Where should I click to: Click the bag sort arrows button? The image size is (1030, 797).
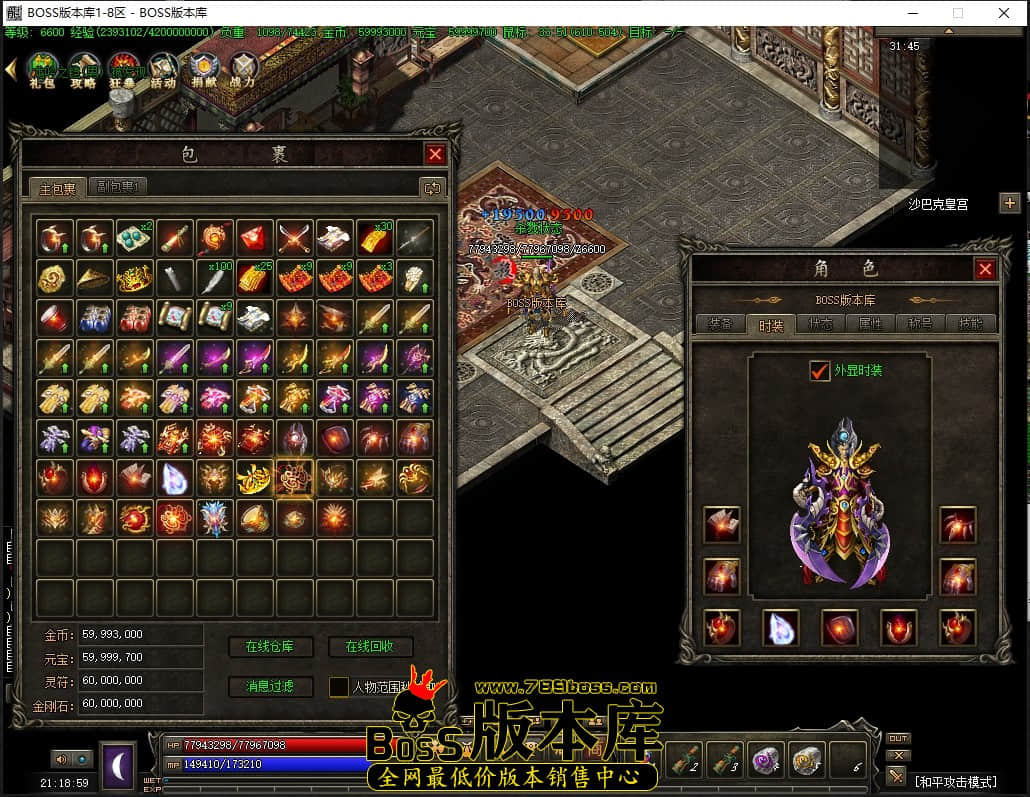pos(431,188)
